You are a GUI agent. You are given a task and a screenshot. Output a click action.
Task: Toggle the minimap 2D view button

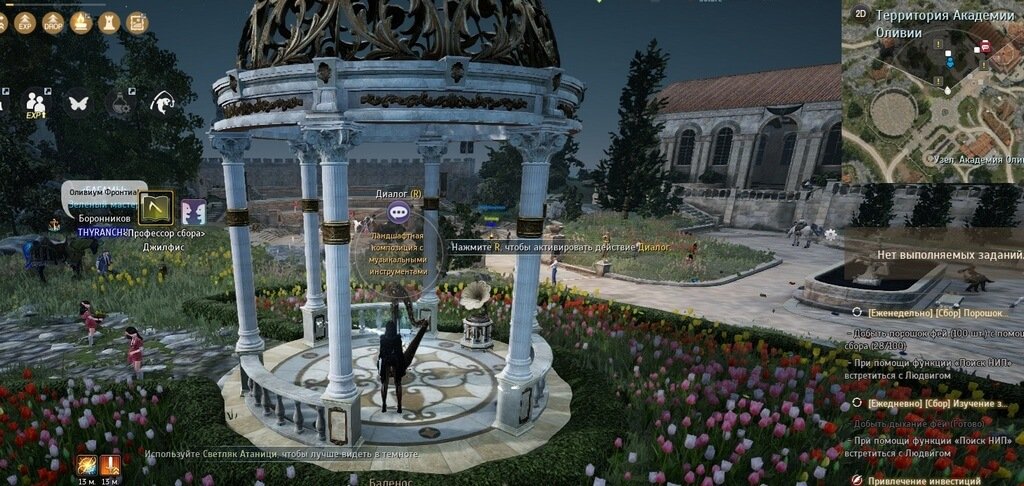[860, 13]
